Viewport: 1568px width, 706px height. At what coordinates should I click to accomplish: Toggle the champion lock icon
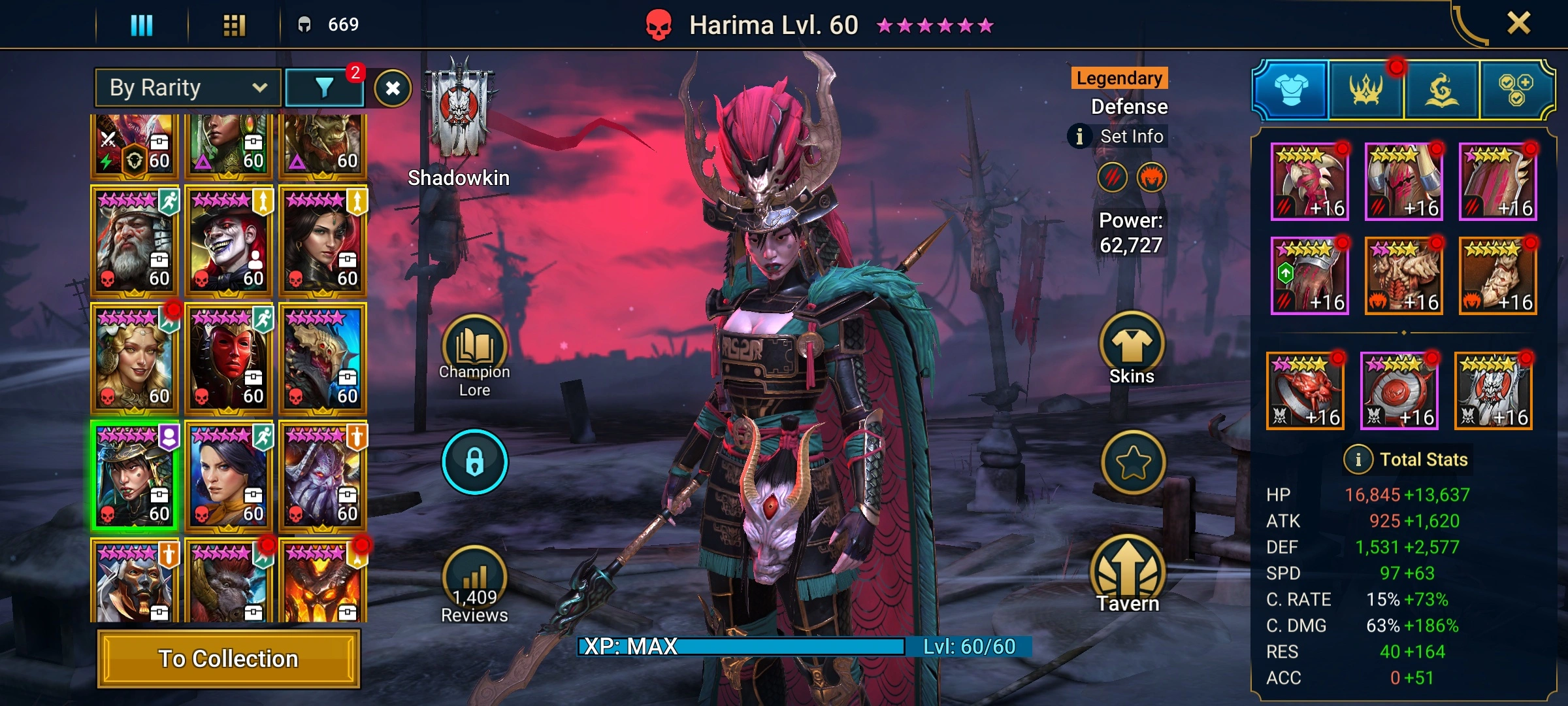coord(474,462)
